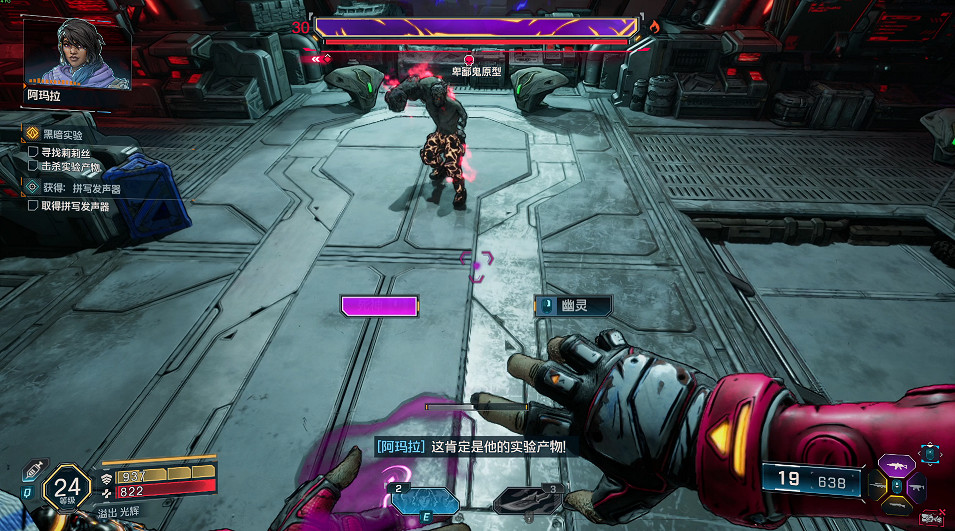955x531 pixels.
Task: Choose the bottom gold-bordered weapon slot
Action: [897, 506]
